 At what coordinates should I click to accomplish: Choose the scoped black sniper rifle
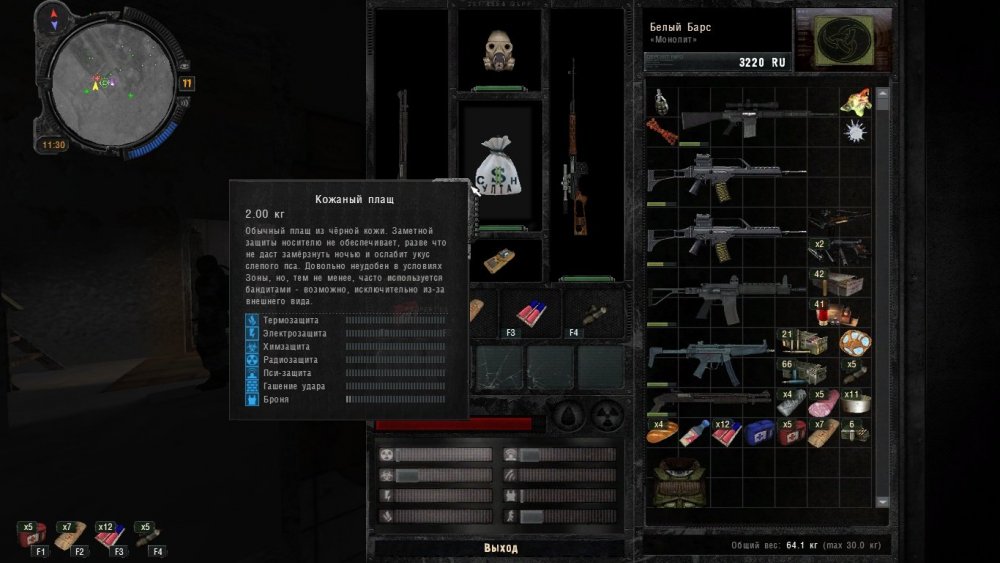tap(740, 118)
